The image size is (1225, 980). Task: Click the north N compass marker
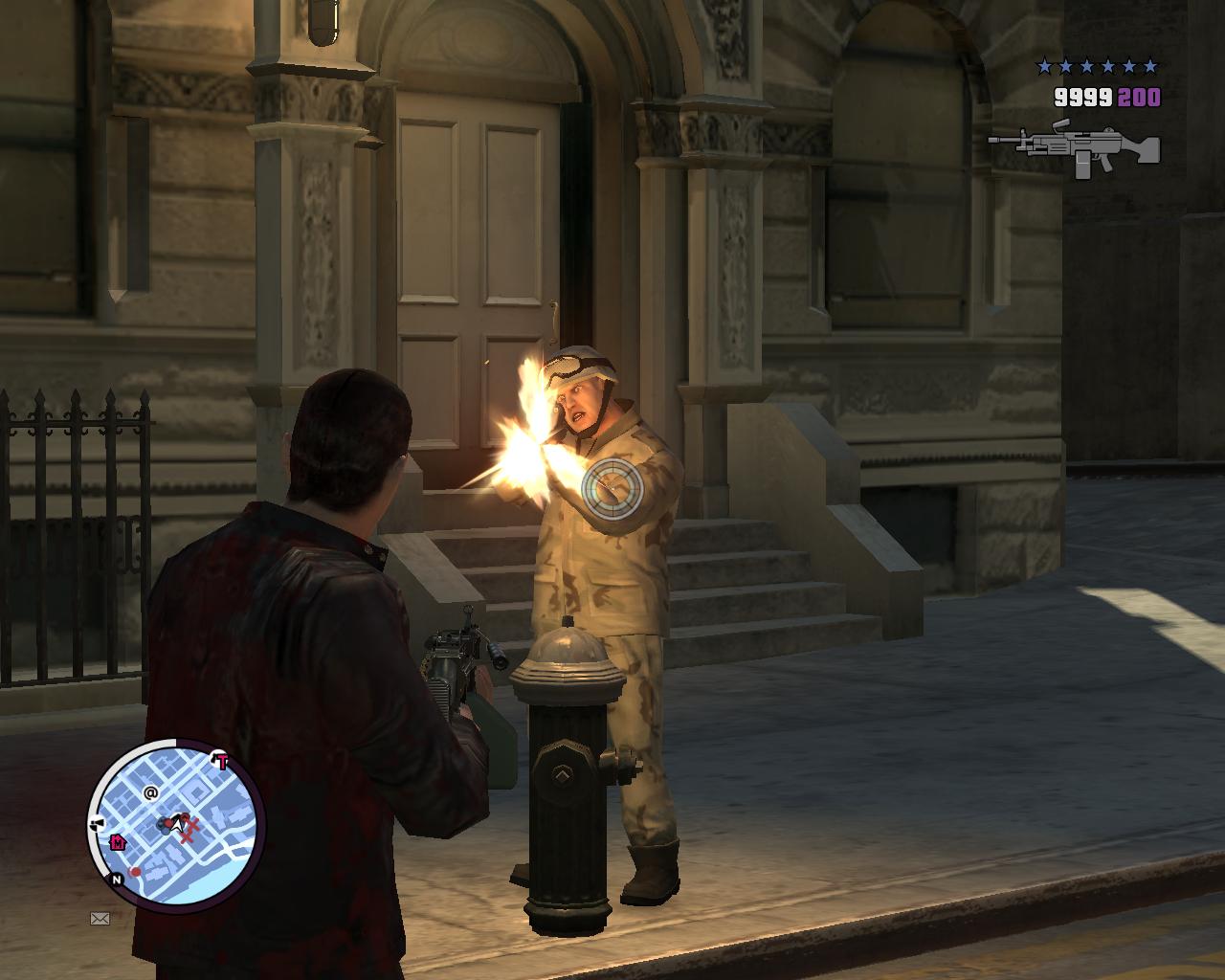[x=117, y=879]
